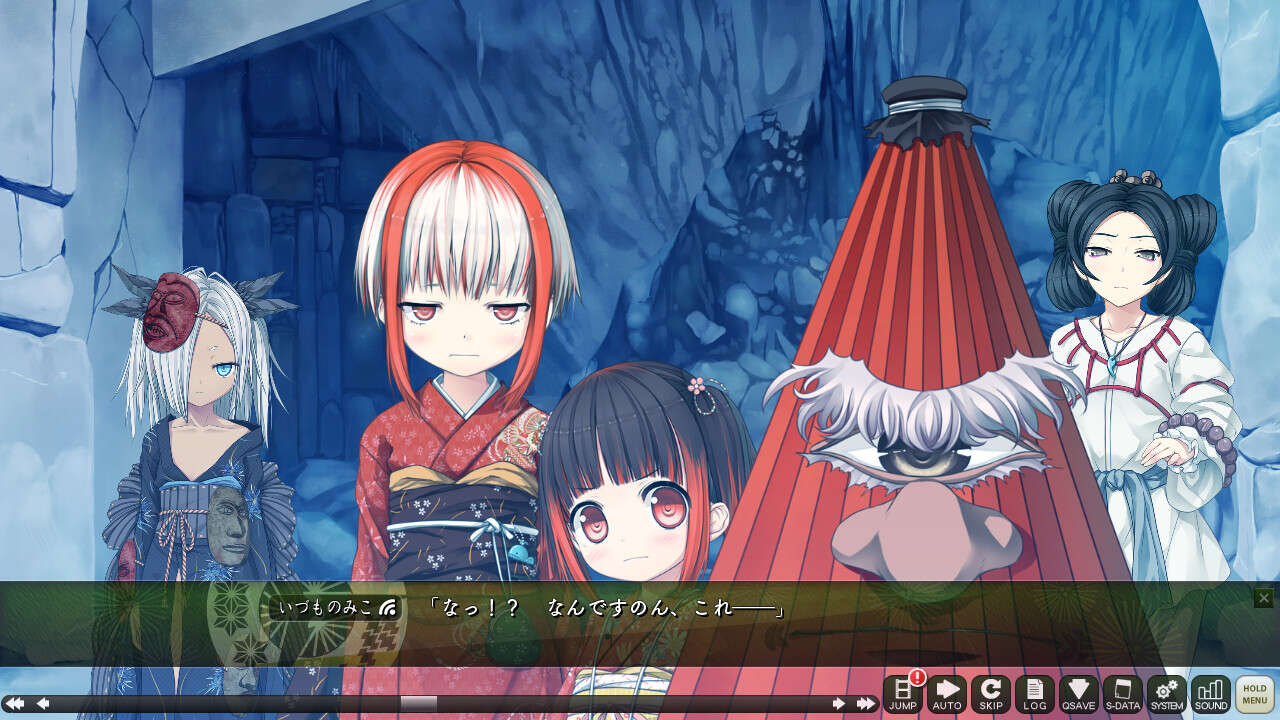This screenshot has height=720, width=1280.
Task: Click the double right arrow to fast-forward
Action: pos(866,704)
